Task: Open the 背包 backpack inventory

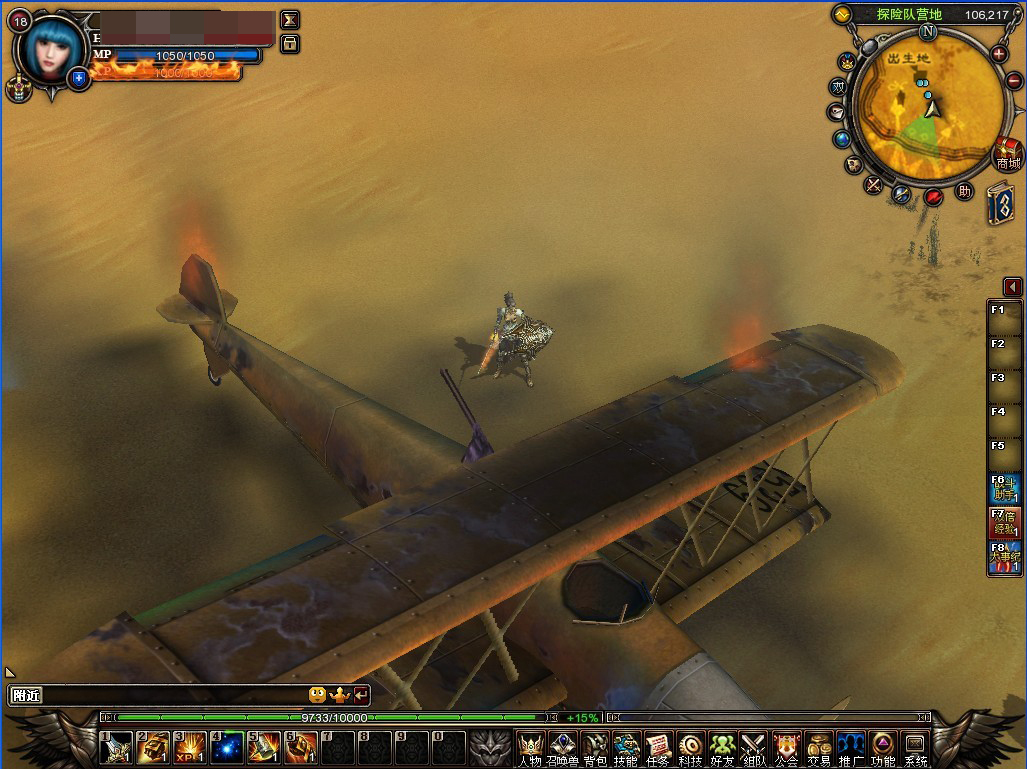Action: click(595, 746)
